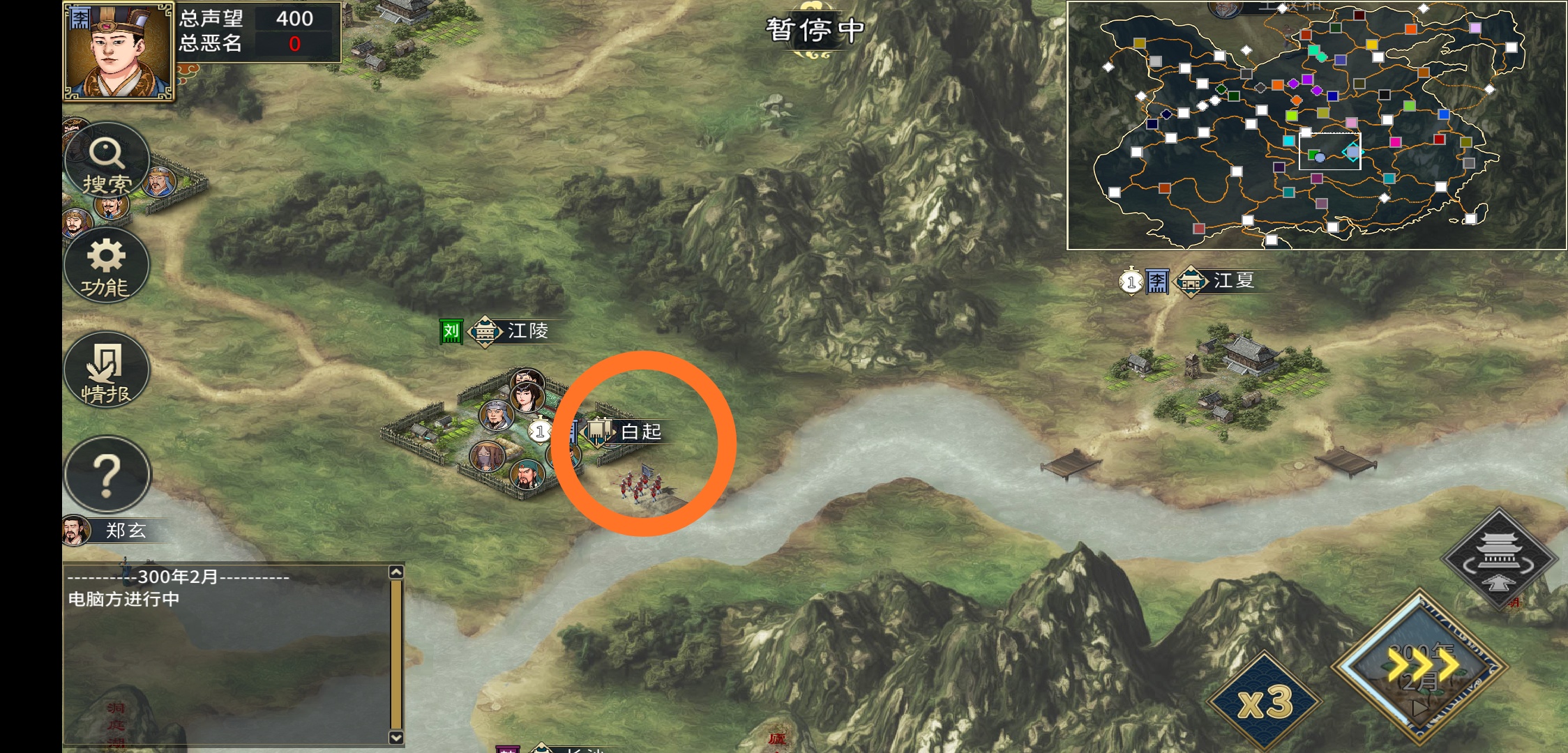
Task: Advance time with the yellow arrows button
Action: pos(1421,666)
